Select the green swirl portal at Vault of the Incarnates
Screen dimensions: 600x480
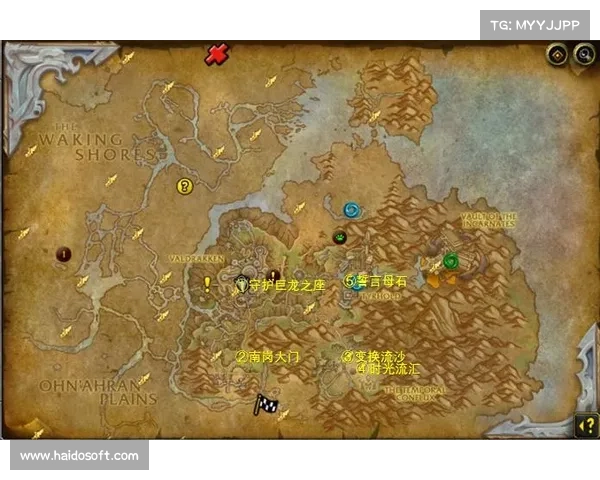(x=451, y=262)
